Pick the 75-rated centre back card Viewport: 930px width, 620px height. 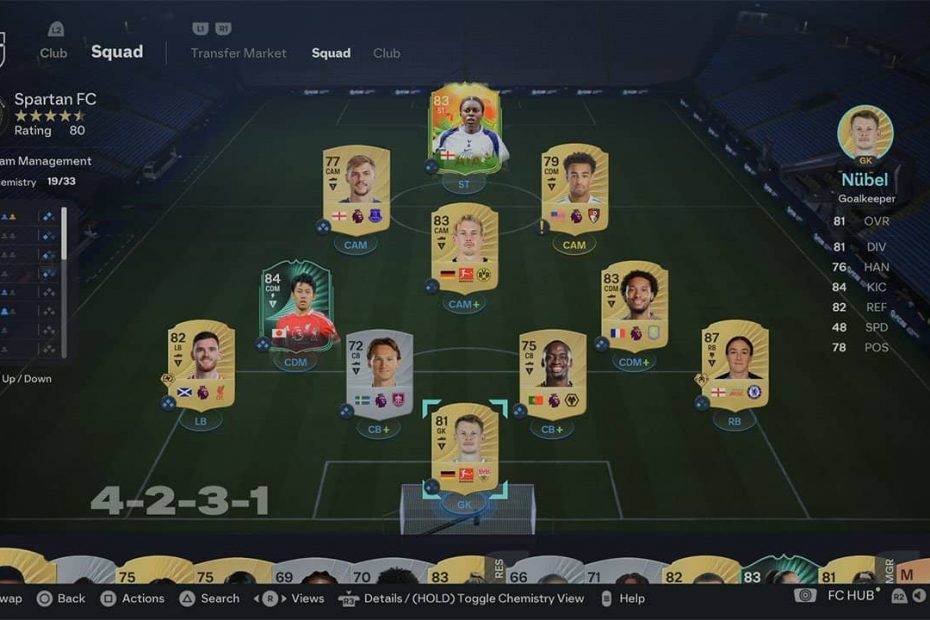point(552,374)
